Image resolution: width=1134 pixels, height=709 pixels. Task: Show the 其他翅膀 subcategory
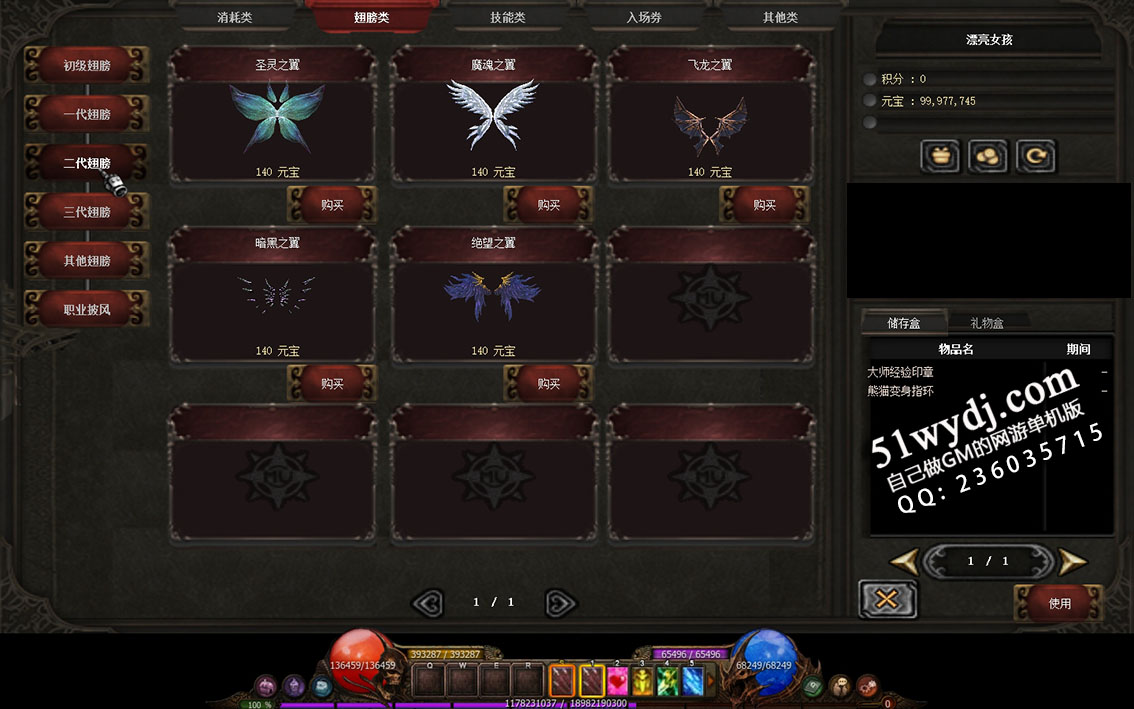(x=87, y=261)
